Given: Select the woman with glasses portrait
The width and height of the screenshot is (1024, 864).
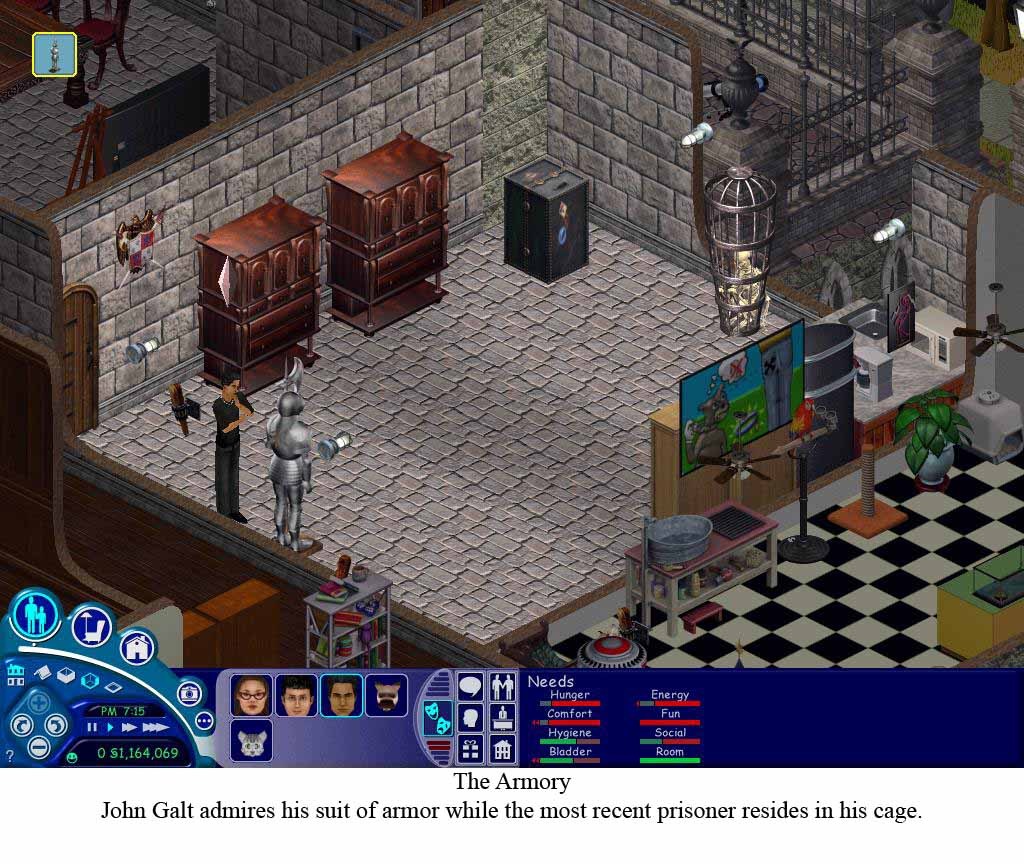Looking at the screenshot, I should (251, 694).
